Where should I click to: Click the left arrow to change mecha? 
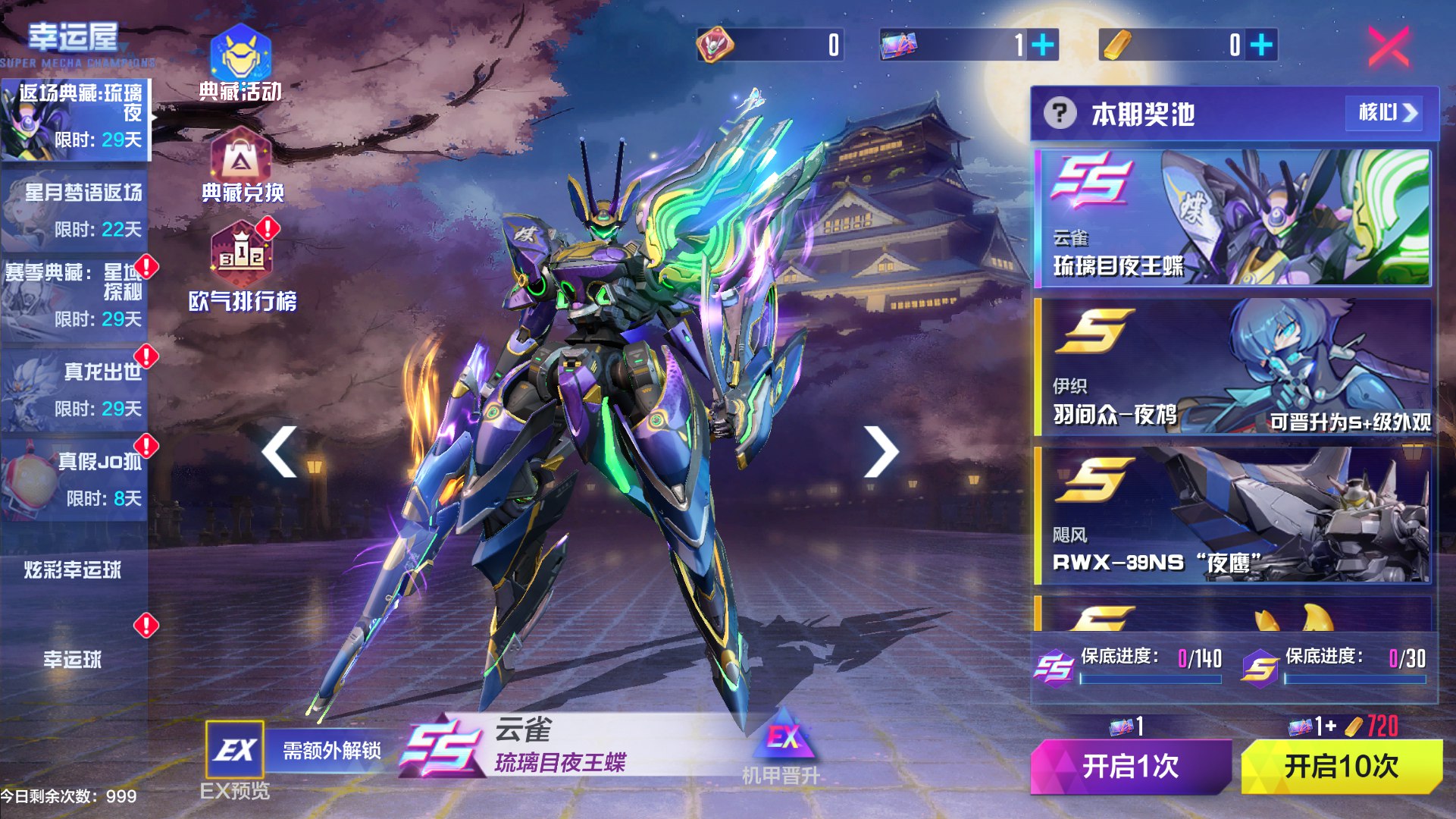(x=277, y=450)
